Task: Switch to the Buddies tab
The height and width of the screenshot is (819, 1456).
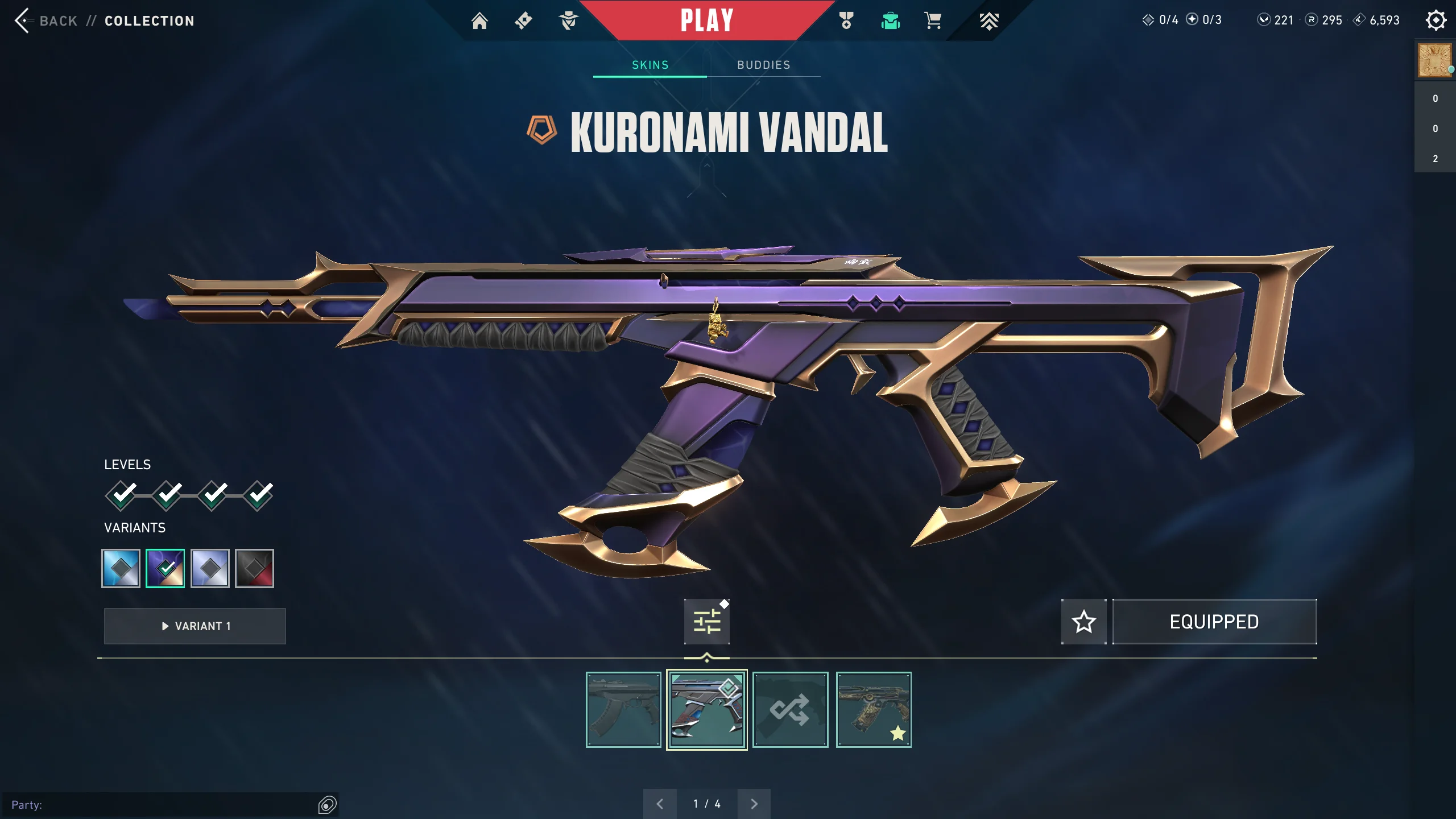Action: (x=763, y=65)
